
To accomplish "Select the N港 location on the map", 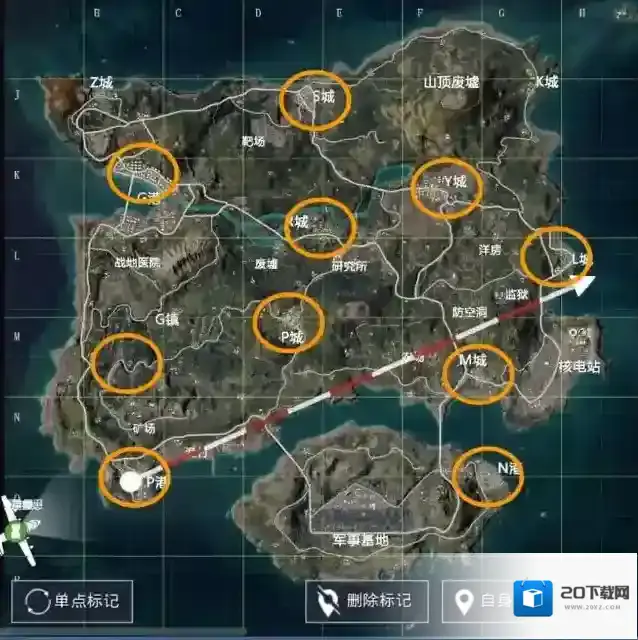I will (488, 476).
